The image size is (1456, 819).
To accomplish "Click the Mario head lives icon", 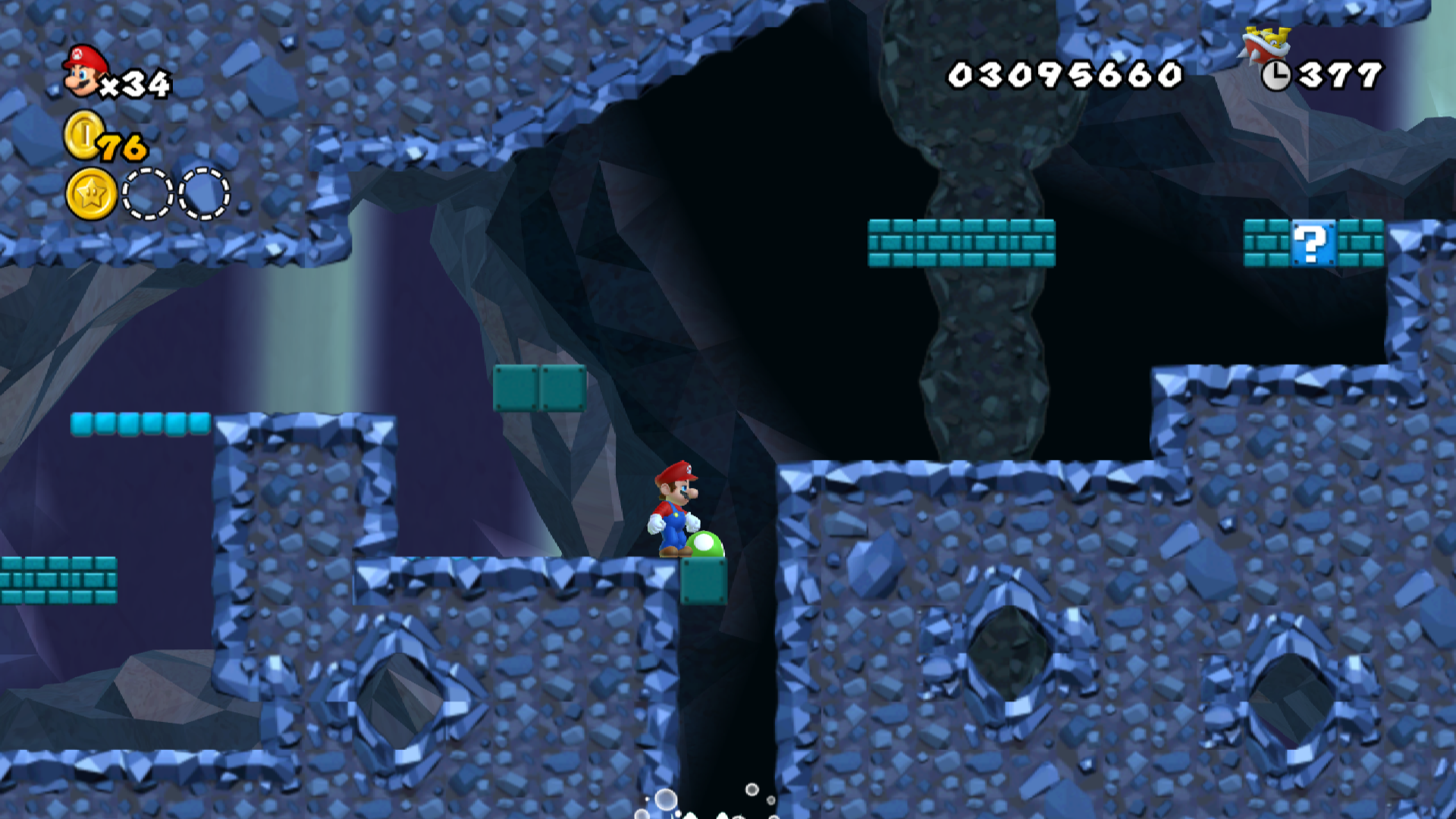I will coord(82,72).
